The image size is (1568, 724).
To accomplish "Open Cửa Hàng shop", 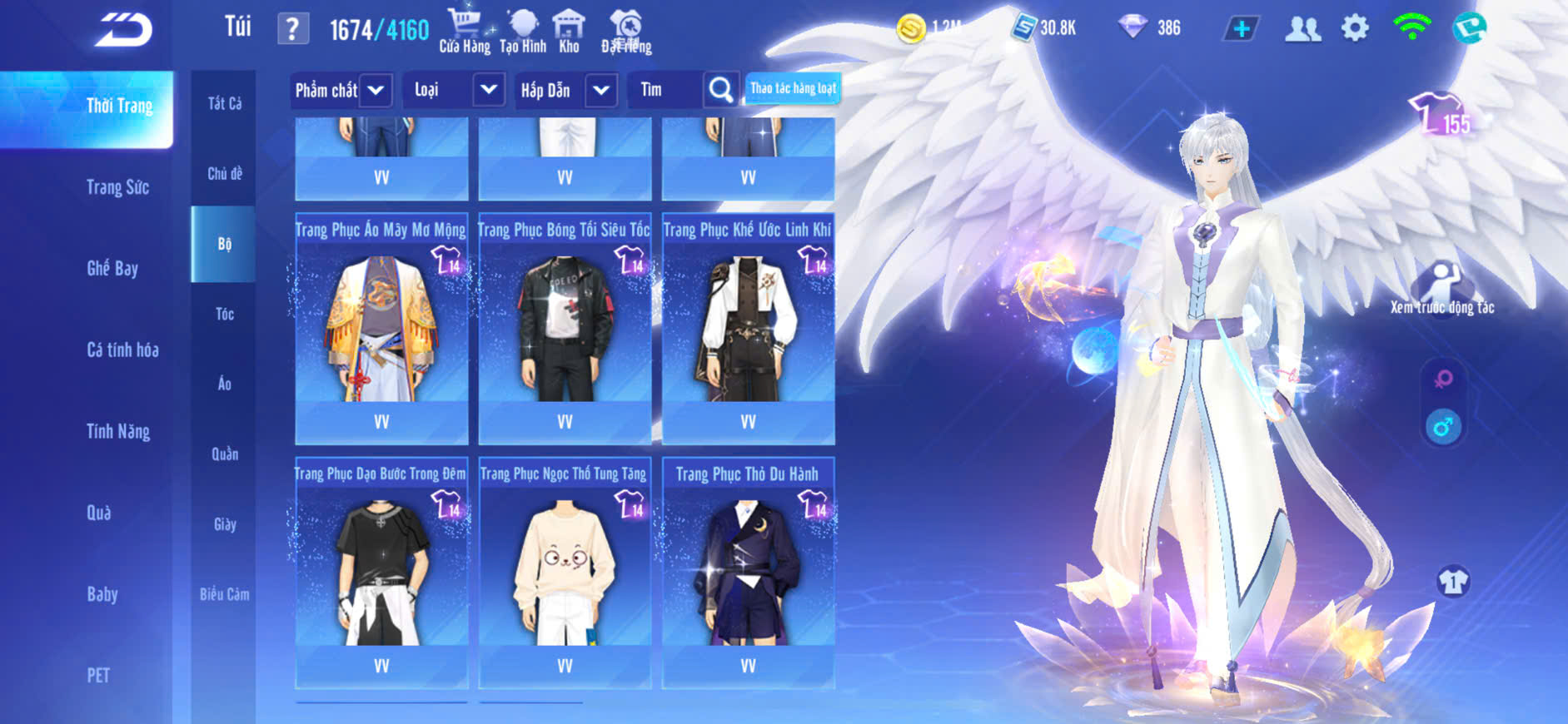I will pos(464,32).
